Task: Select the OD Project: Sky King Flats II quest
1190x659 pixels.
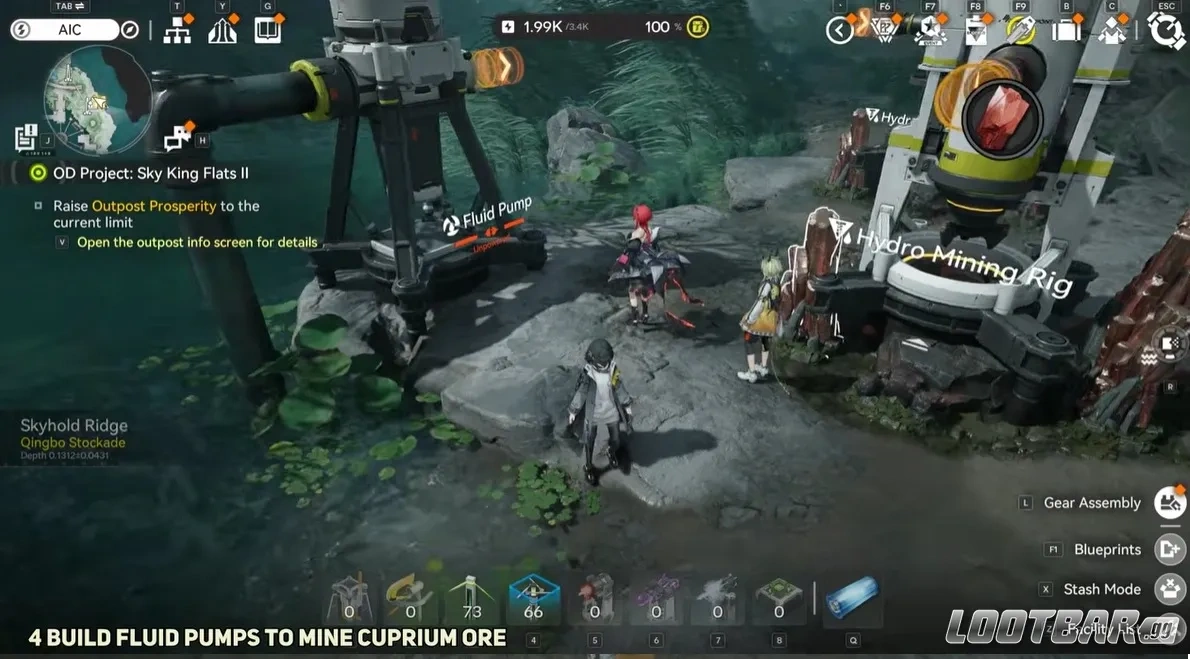Action: (x=150, y=173)
